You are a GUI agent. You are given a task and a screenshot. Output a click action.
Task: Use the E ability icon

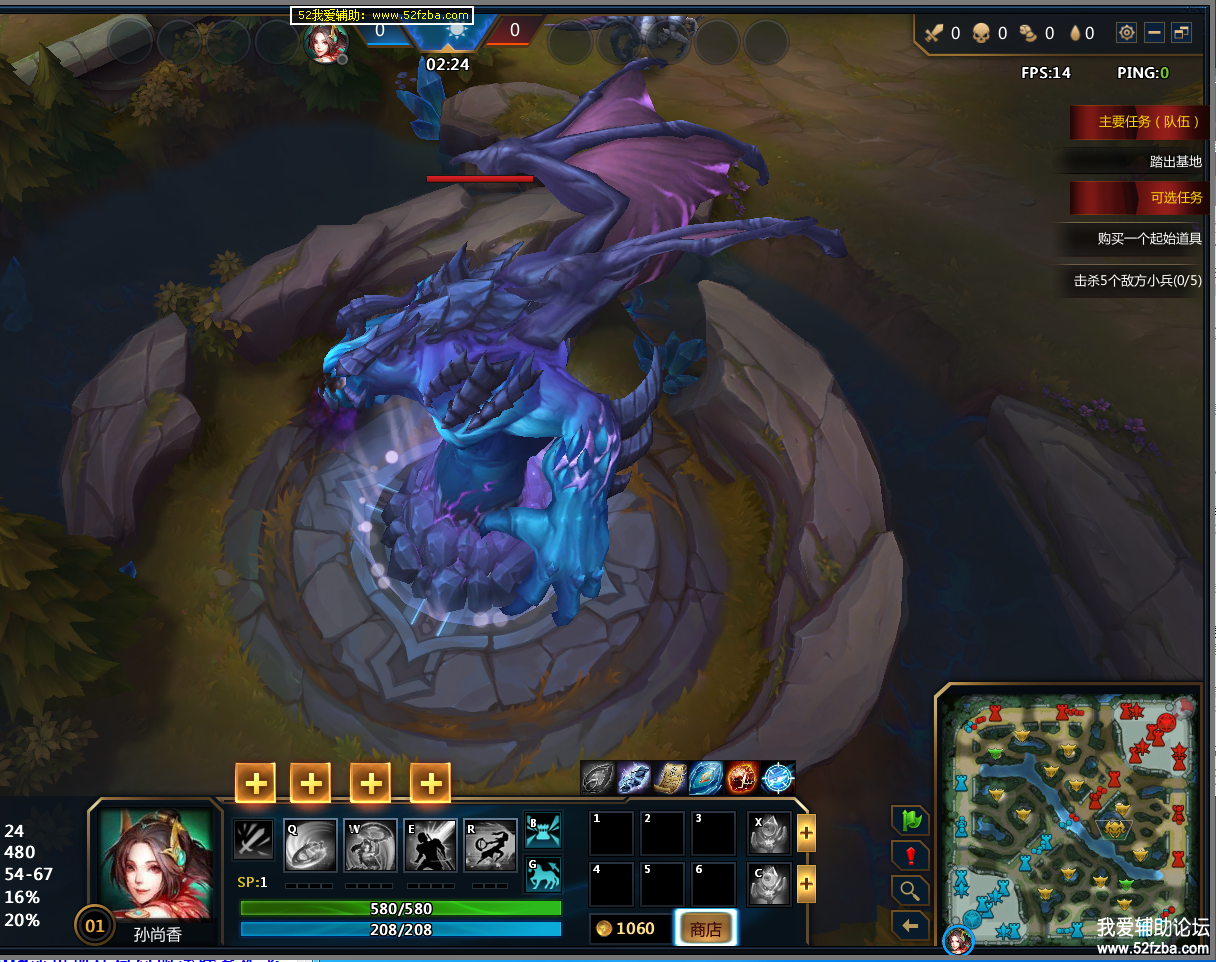tap(430, 845)
